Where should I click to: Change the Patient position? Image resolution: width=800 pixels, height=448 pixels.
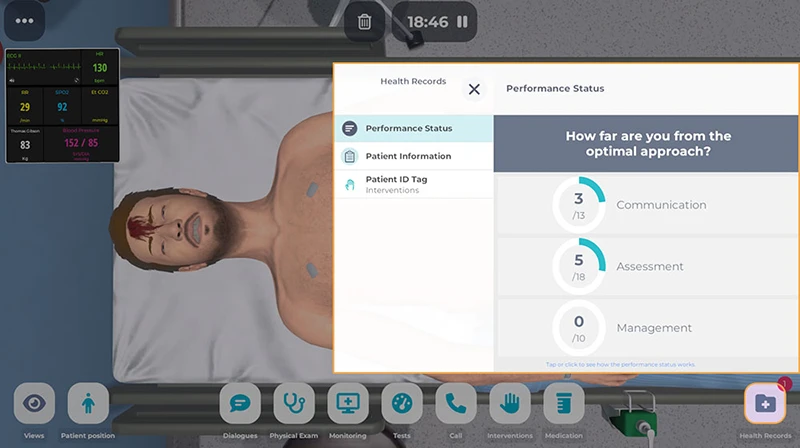click(x=88, y=403)
